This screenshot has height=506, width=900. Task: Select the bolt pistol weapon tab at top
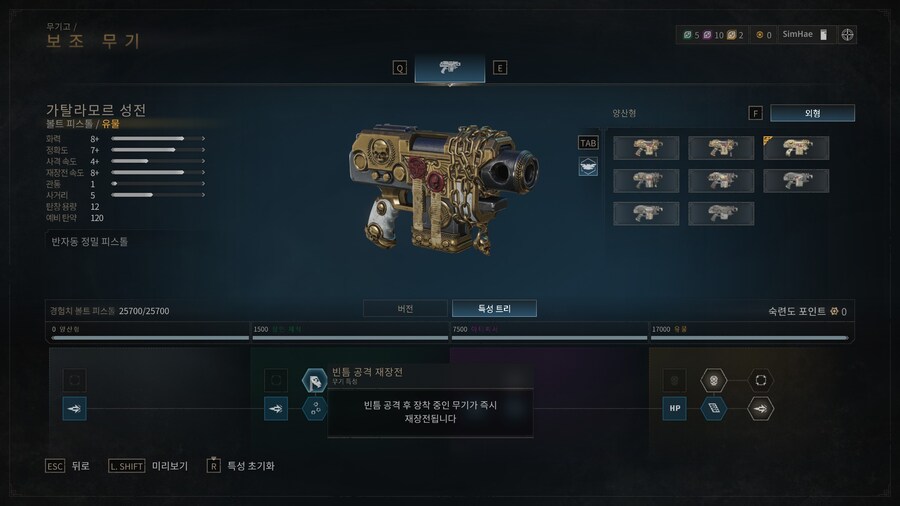pos(449,67)
